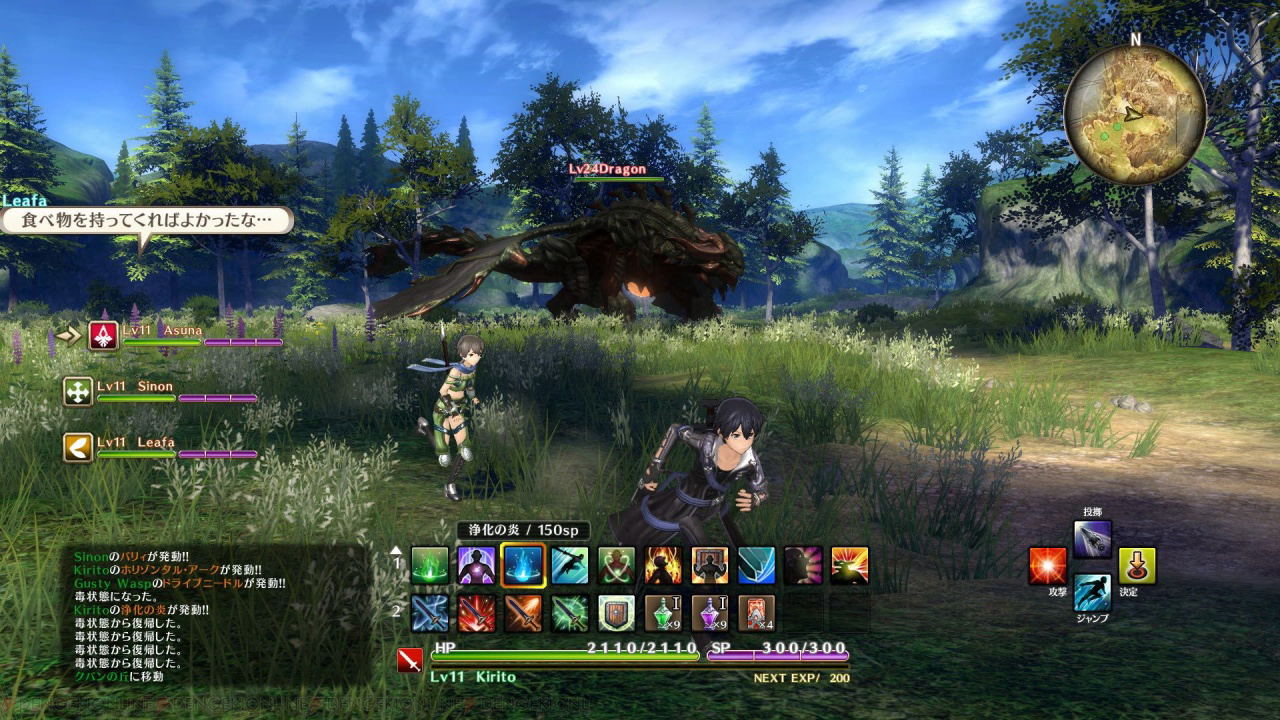The height and width of the screenshot is (720, 1280).
Task: Click the red 攻撃 attack icon
Action: pos(1047,566)
